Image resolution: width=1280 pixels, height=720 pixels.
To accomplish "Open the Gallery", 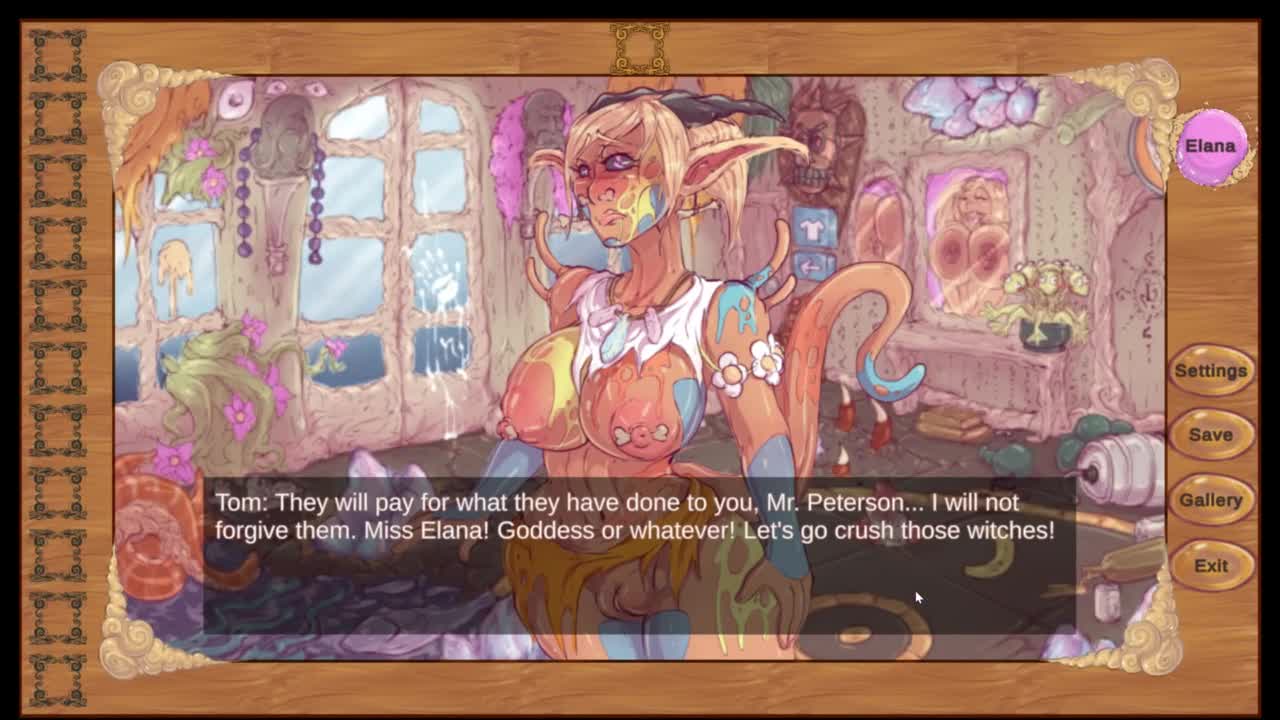I will tap(1210, 500).
